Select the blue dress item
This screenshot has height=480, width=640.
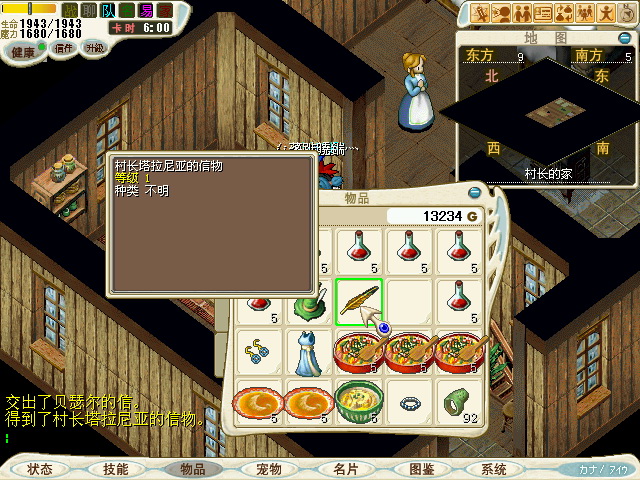[308, 351]
